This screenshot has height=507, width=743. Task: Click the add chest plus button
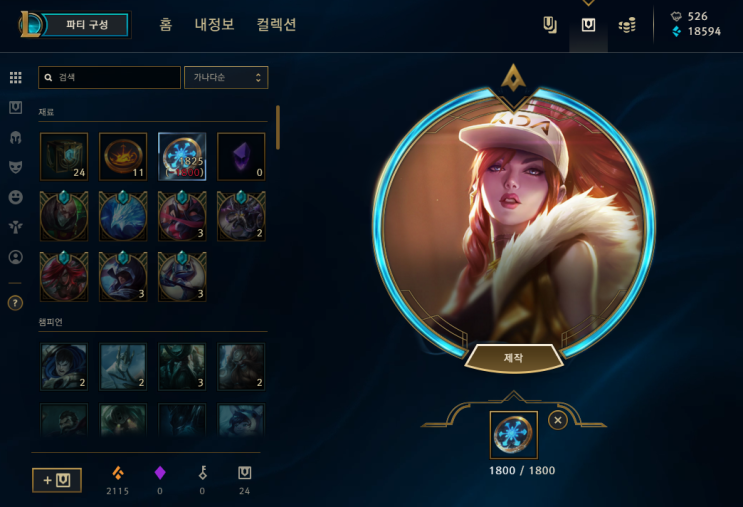point(57,480)
